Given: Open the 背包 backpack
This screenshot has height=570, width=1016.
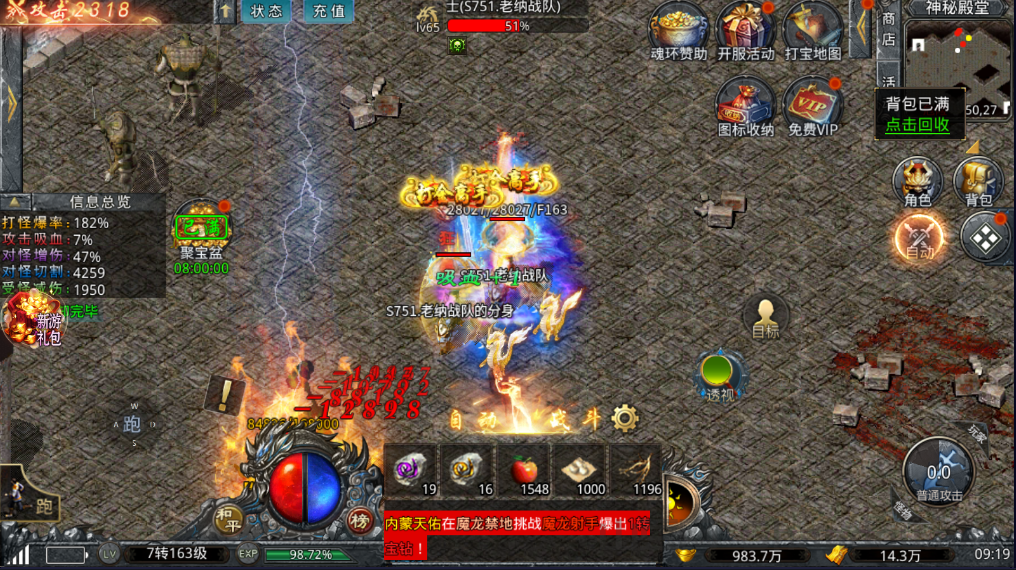Looking at the screenshot, I should (977, 181).
